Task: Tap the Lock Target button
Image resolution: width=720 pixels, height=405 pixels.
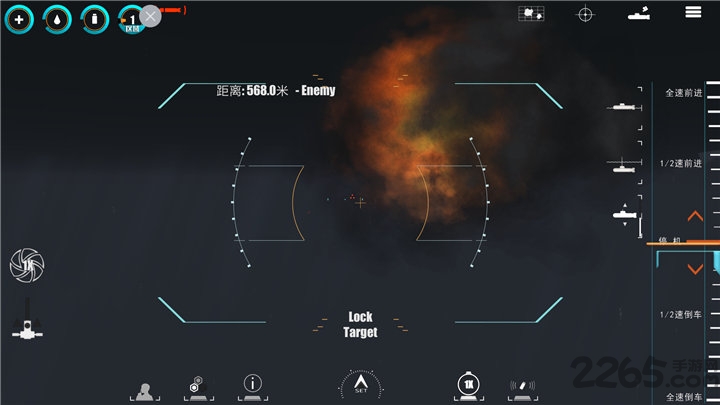Action: click(x=360, y=324)
